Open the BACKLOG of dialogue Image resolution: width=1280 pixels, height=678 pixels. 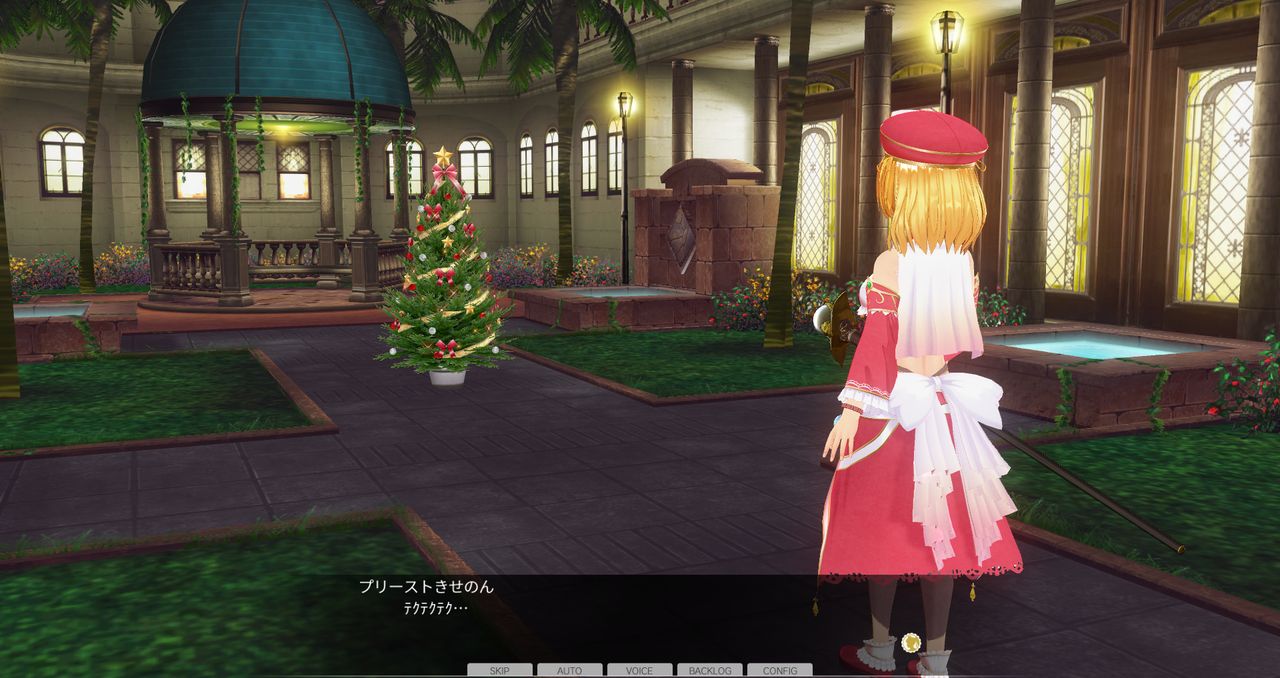[x=710, y=670]
